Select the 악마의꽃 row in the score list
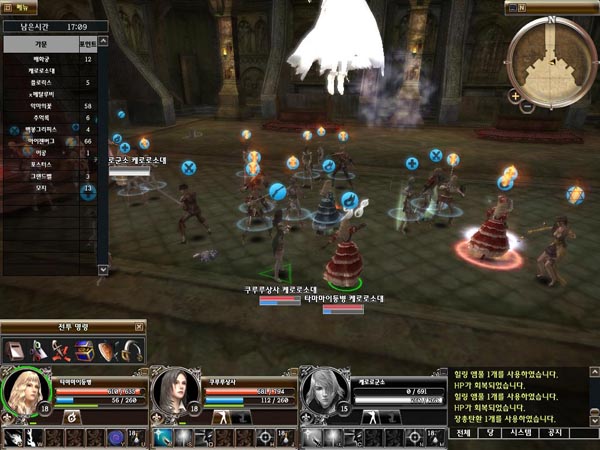This screenshot has width=600, height=450. (x=40, y=105)
